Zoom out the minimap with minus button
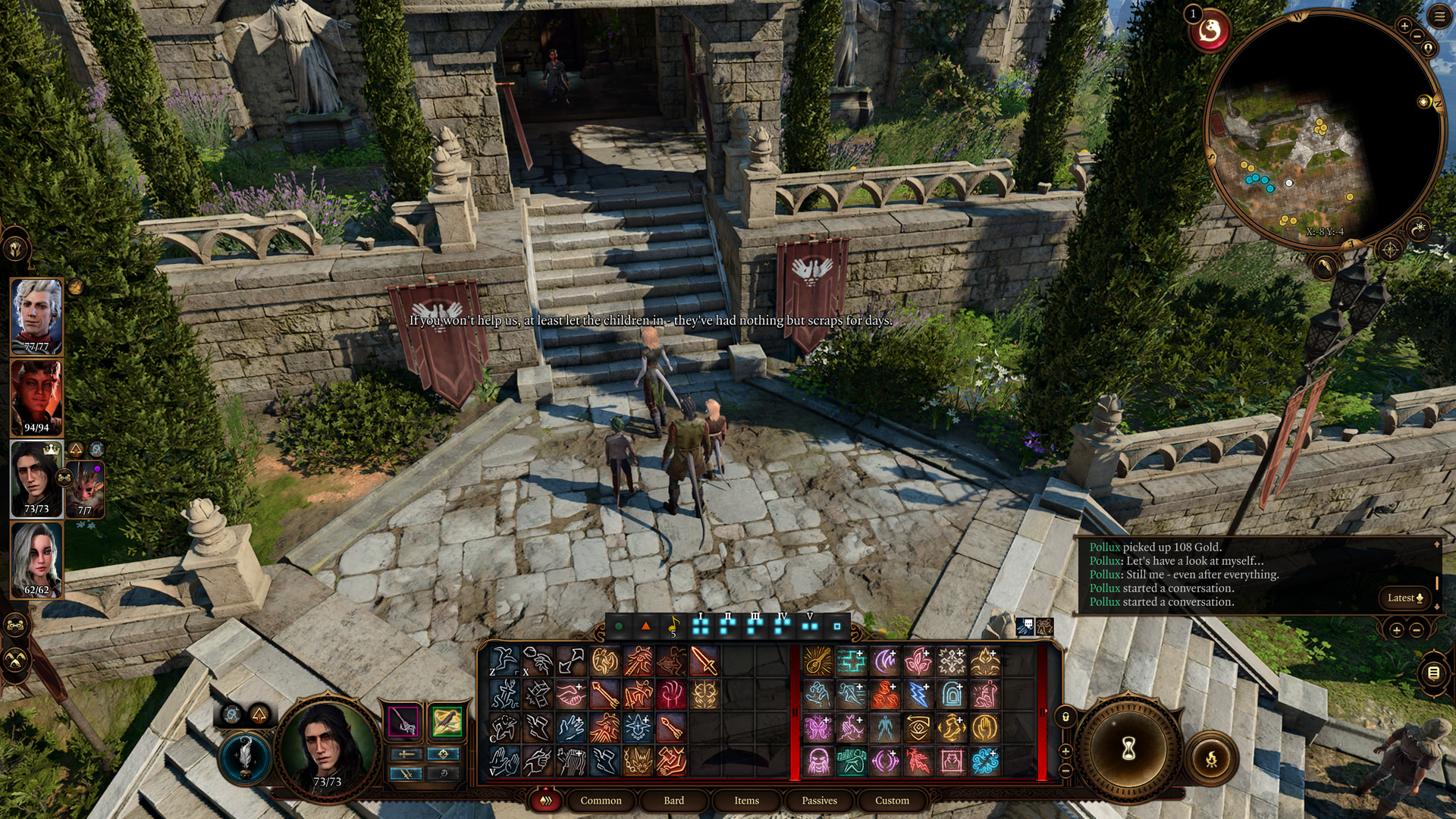This screenshot has height=819, width=1456. pos(1418,37)
